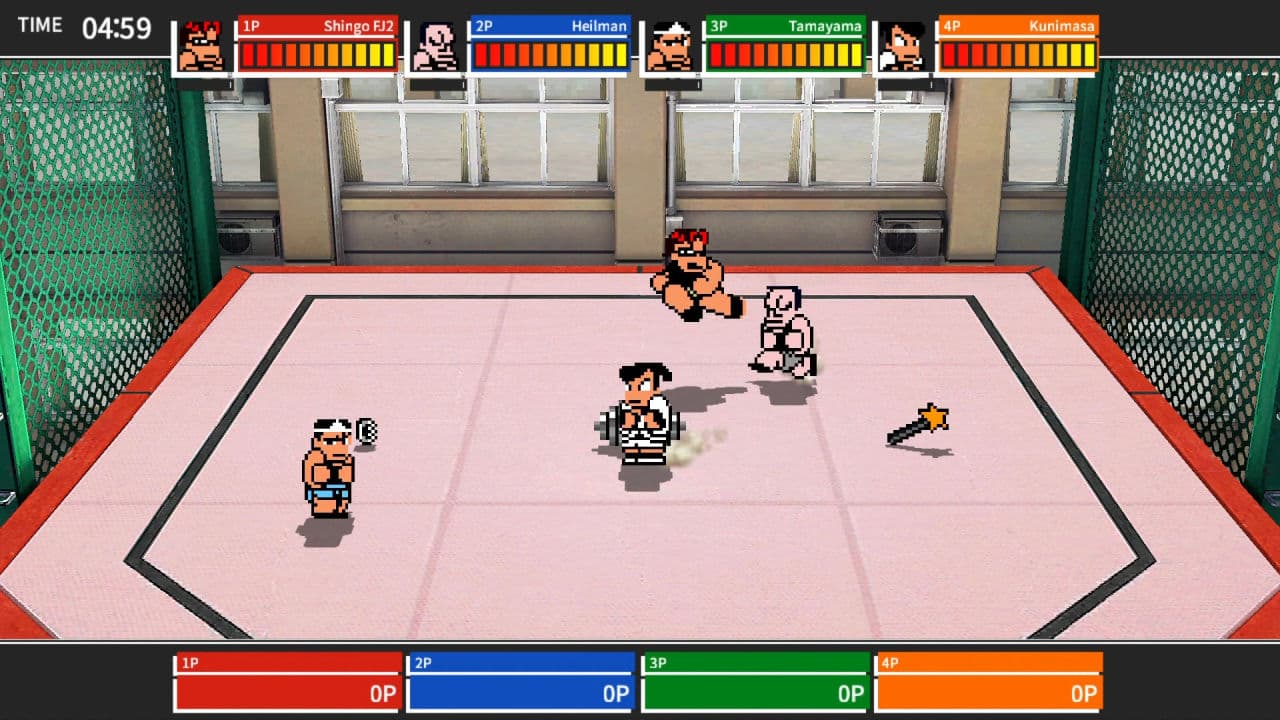Expand the 1P red score panel

(287, 680)
